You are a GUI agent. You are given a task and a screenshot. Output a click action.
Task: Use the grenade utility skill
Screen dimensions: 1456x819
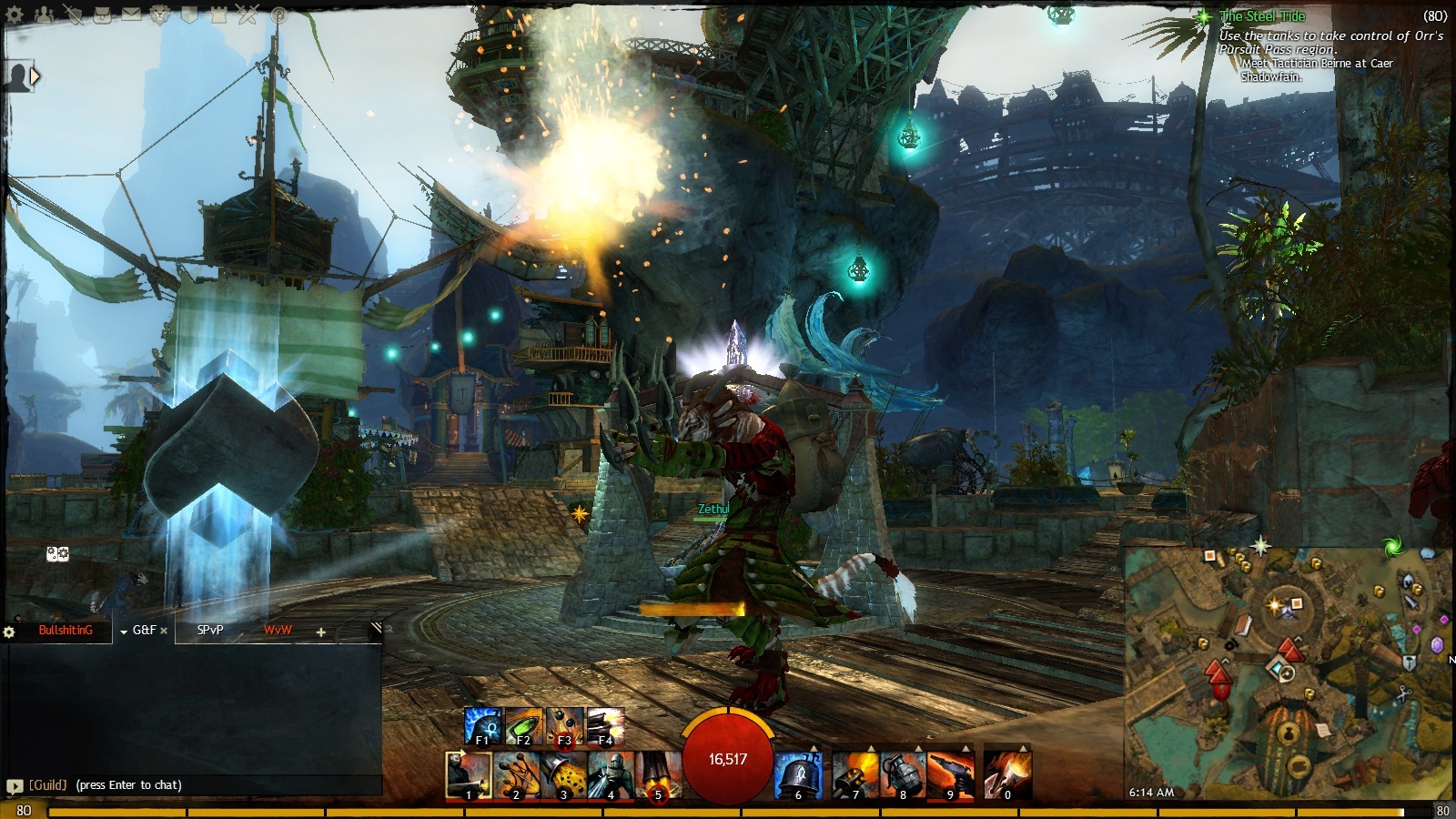click(903, 775)
